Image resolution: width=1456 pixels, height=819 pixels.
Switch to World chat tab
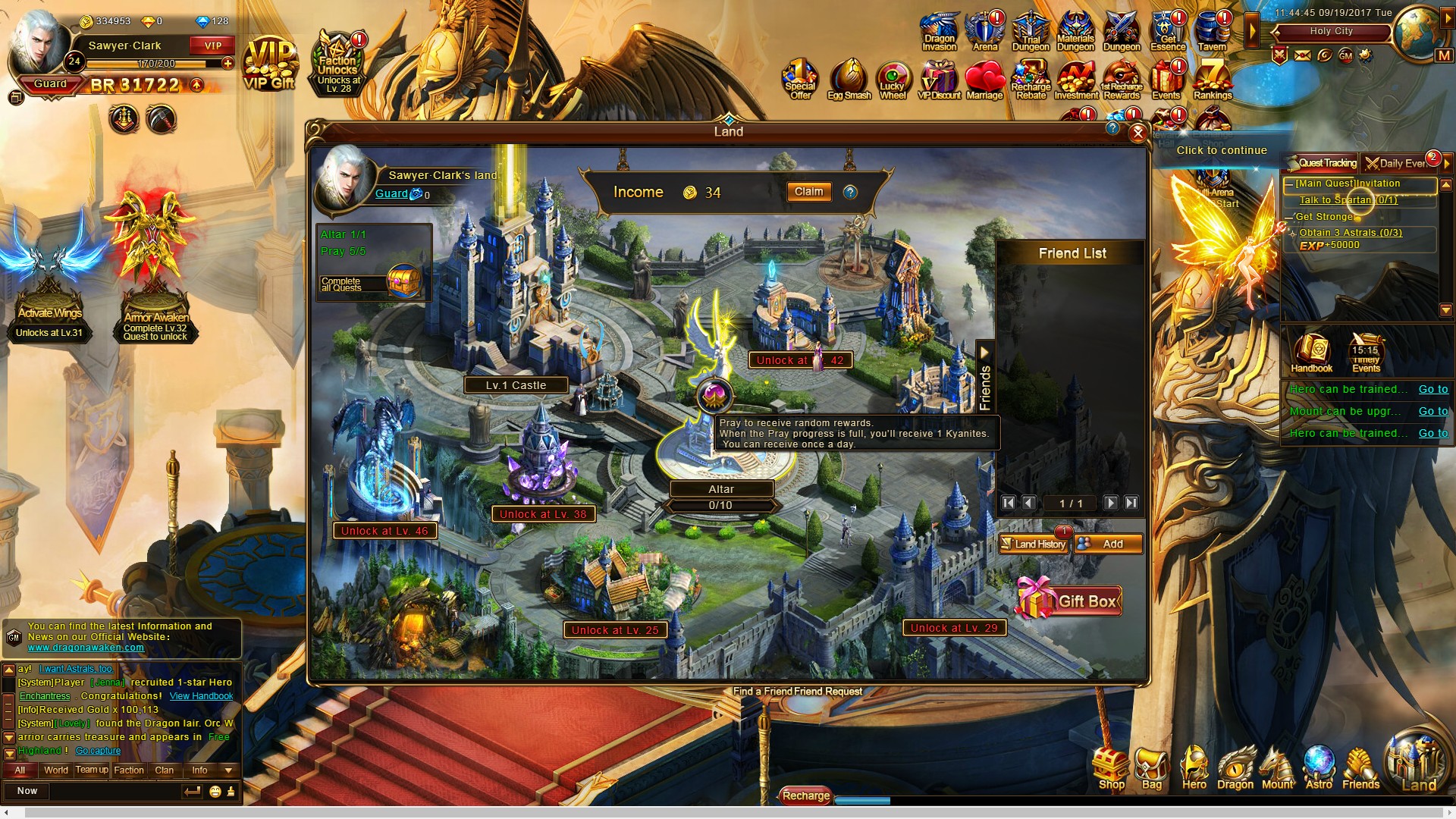[x=55, y=770]
